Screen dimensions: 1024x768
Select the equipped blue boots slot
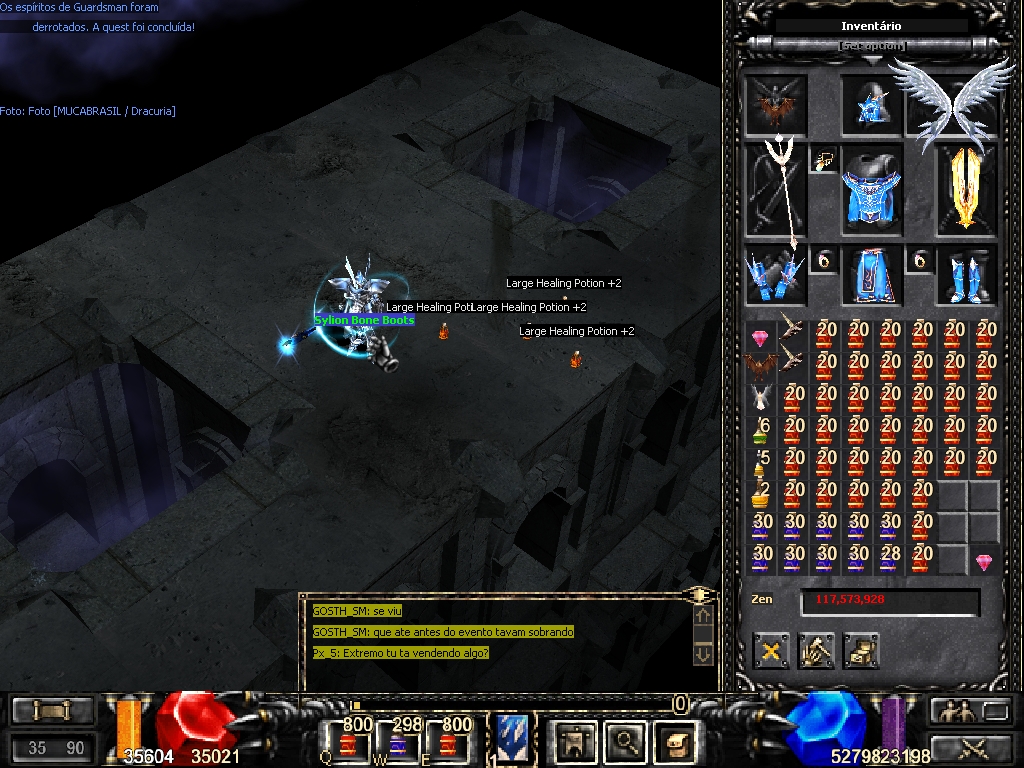(x=966, y=275)
